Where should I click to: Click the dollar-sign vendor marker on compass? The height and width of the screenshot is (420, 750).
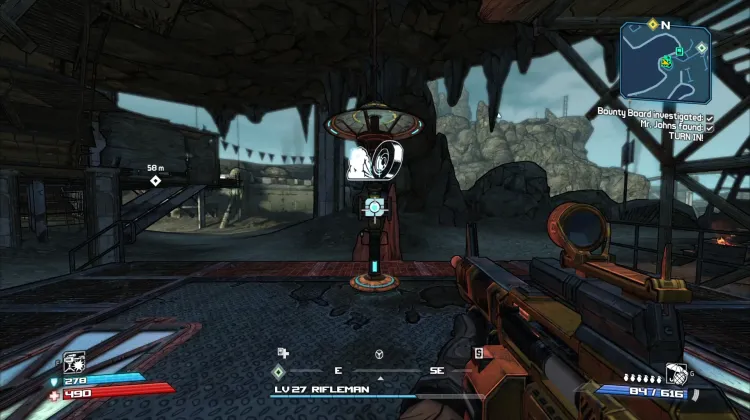(478, 352)
